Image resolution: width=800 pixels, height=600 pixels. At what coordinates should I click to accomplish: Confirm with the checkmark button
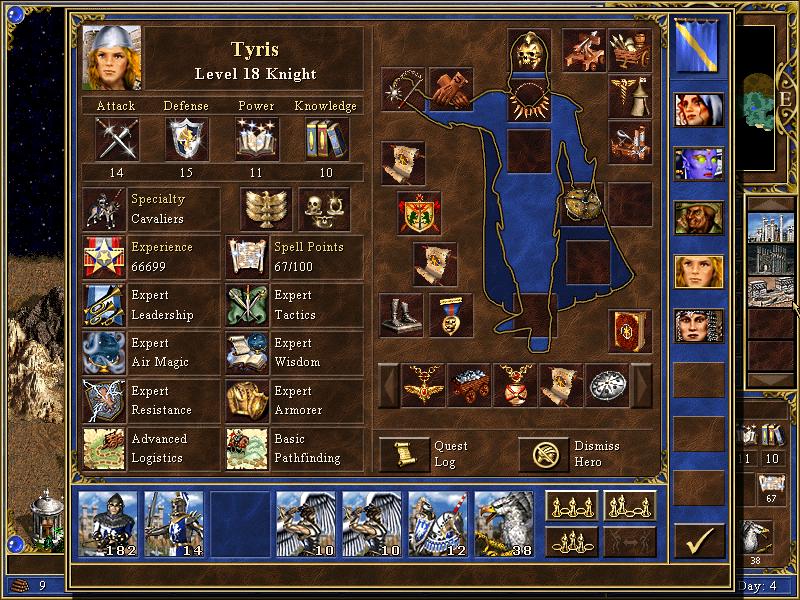(699, 541)
